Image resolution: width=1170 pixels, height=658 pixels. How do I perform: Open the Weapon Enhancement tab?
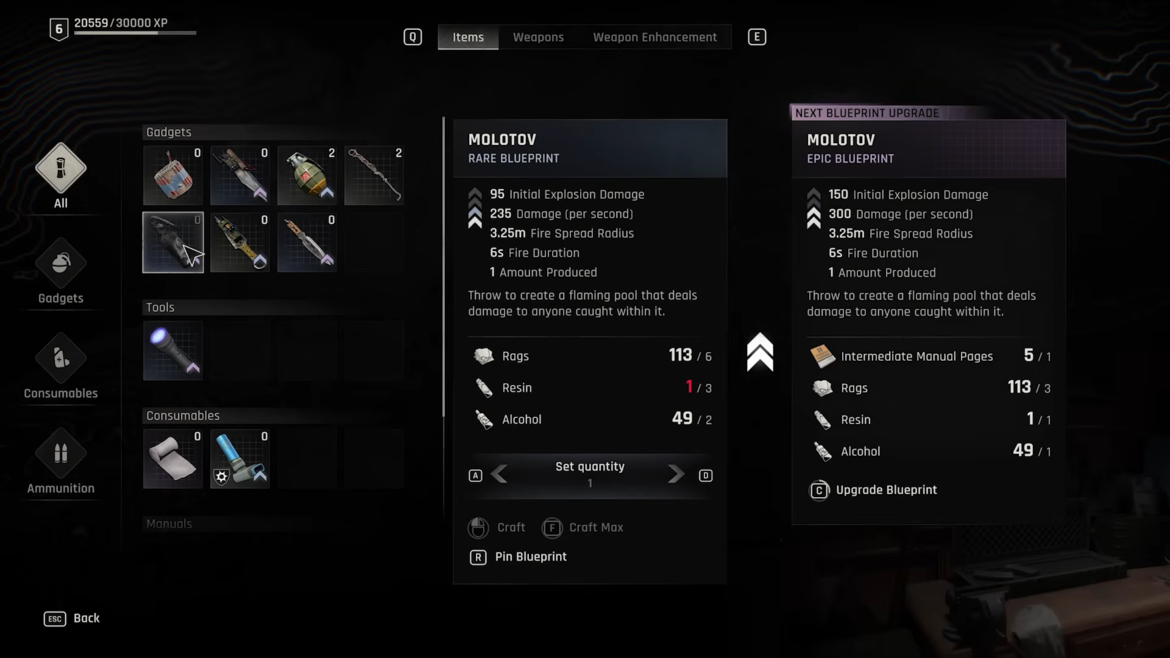(654, 37)
